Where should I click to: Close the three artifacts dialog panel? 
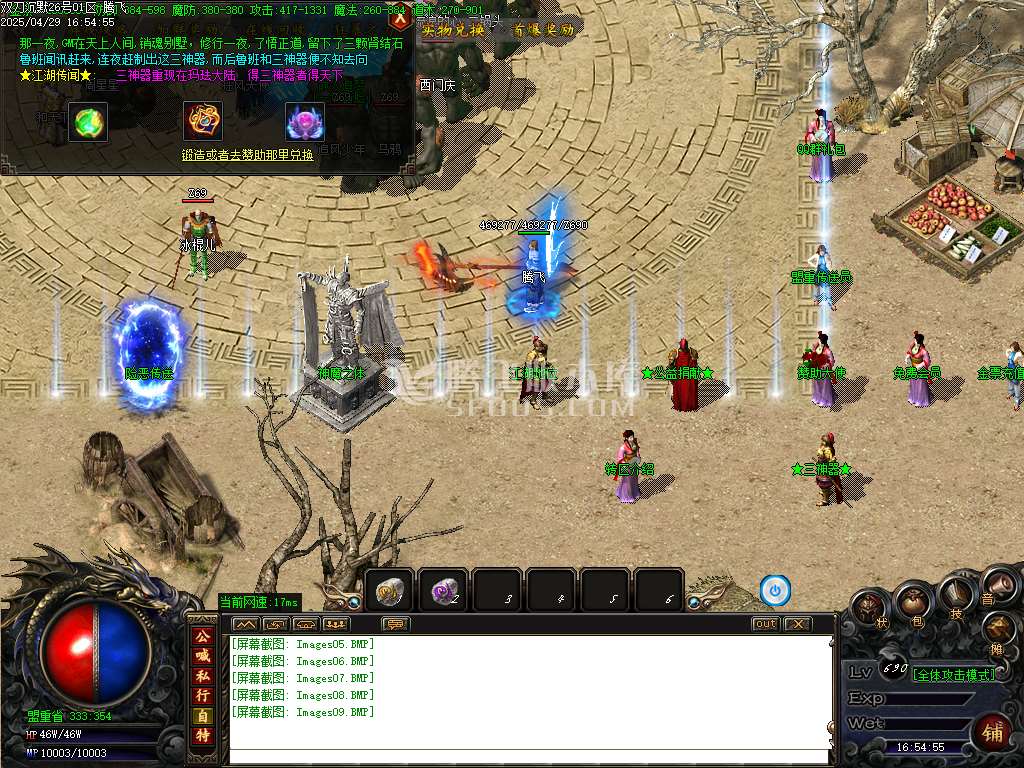[x=400, y=19]
